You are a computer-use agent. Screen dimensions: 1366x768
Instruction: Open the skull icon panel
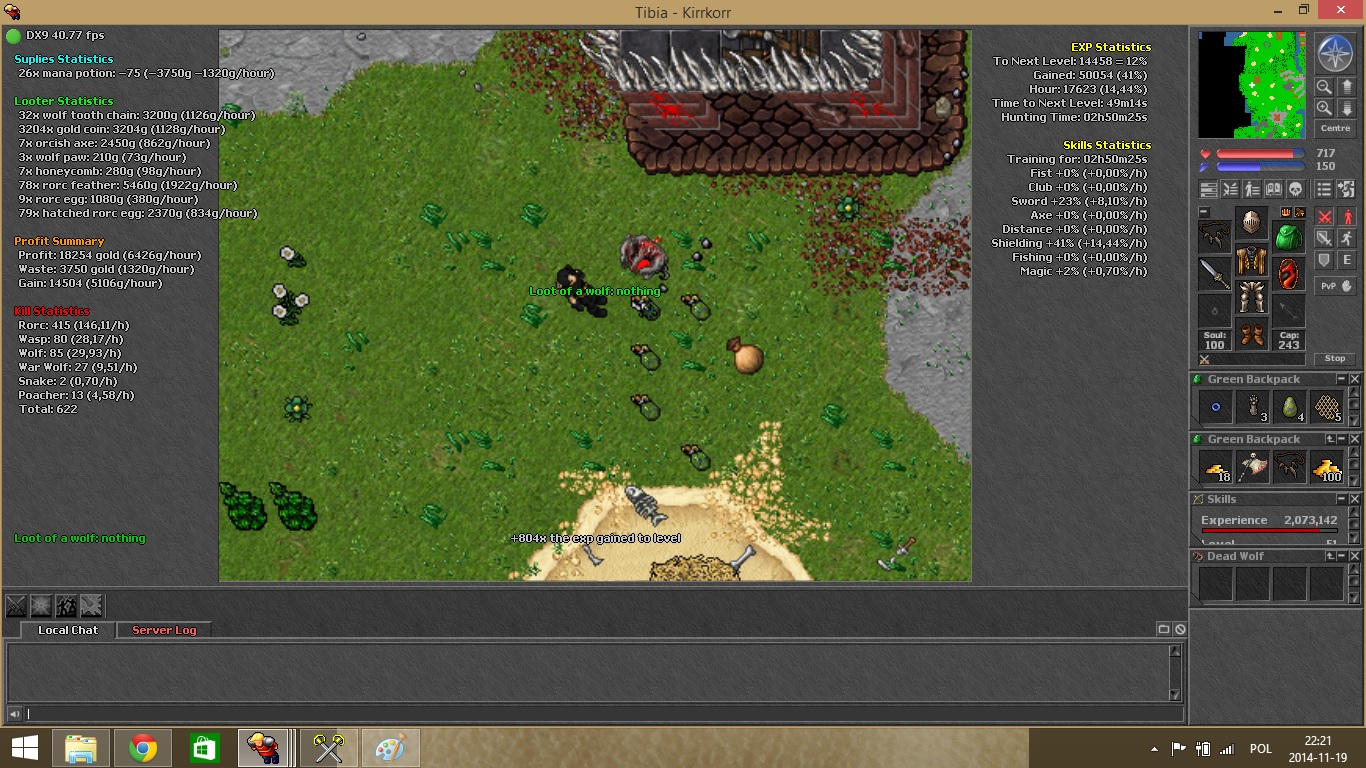pos(1295,189)
